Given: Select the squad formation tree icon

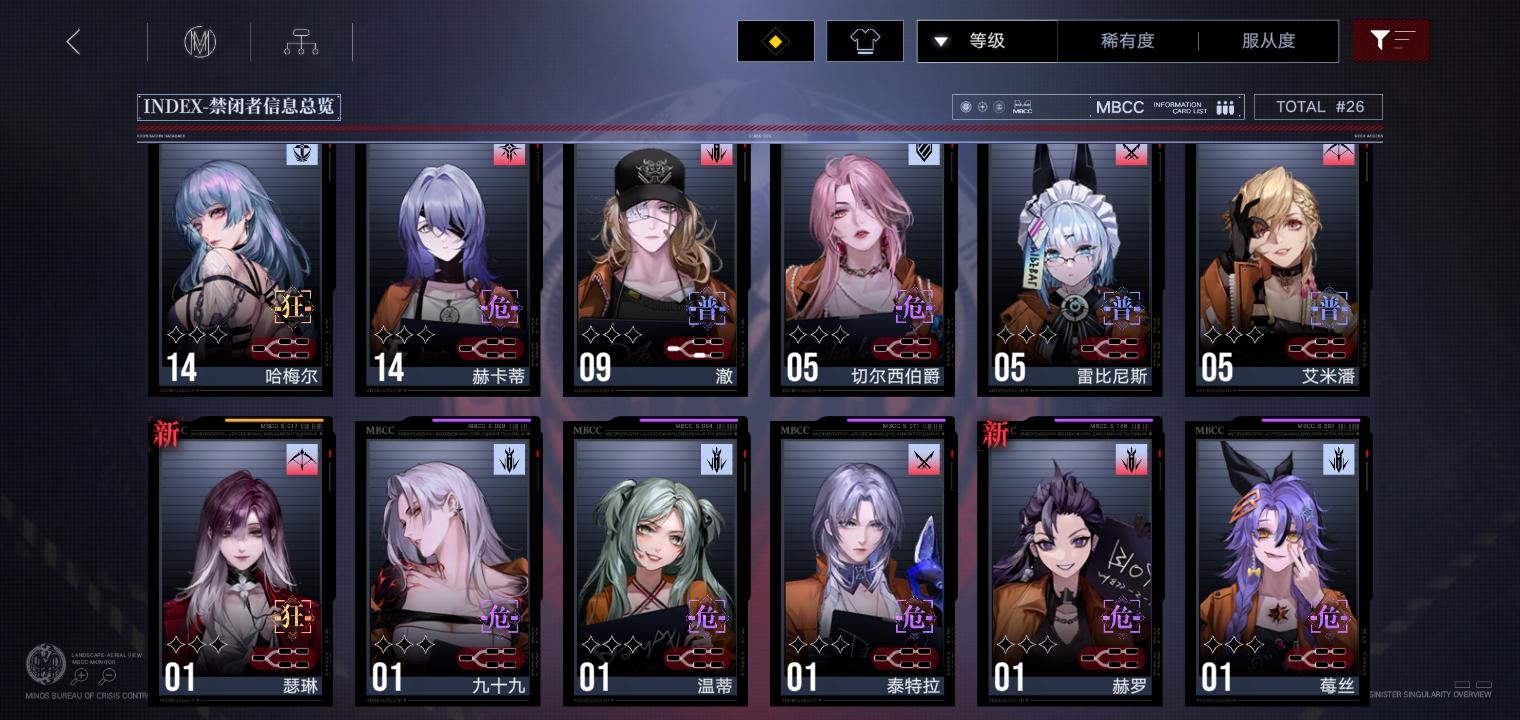Looking at the screenshot, I should (300, 41).
